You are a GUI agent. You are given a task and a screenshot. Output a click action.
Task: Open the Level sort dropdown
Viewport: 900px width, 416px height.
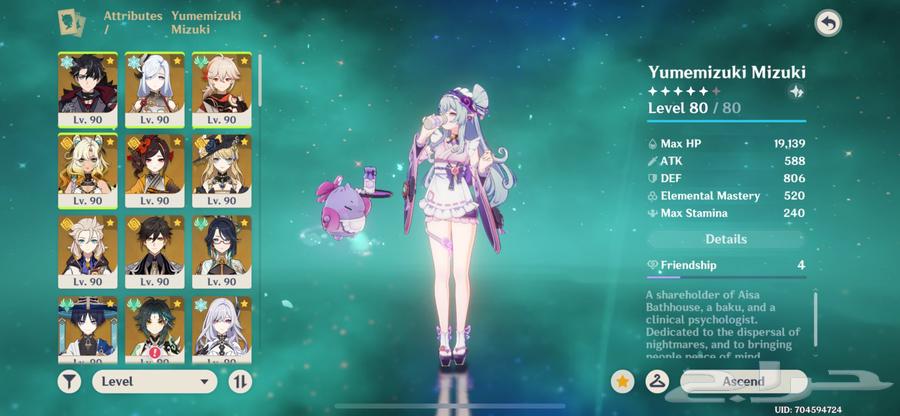pos(155,381)
